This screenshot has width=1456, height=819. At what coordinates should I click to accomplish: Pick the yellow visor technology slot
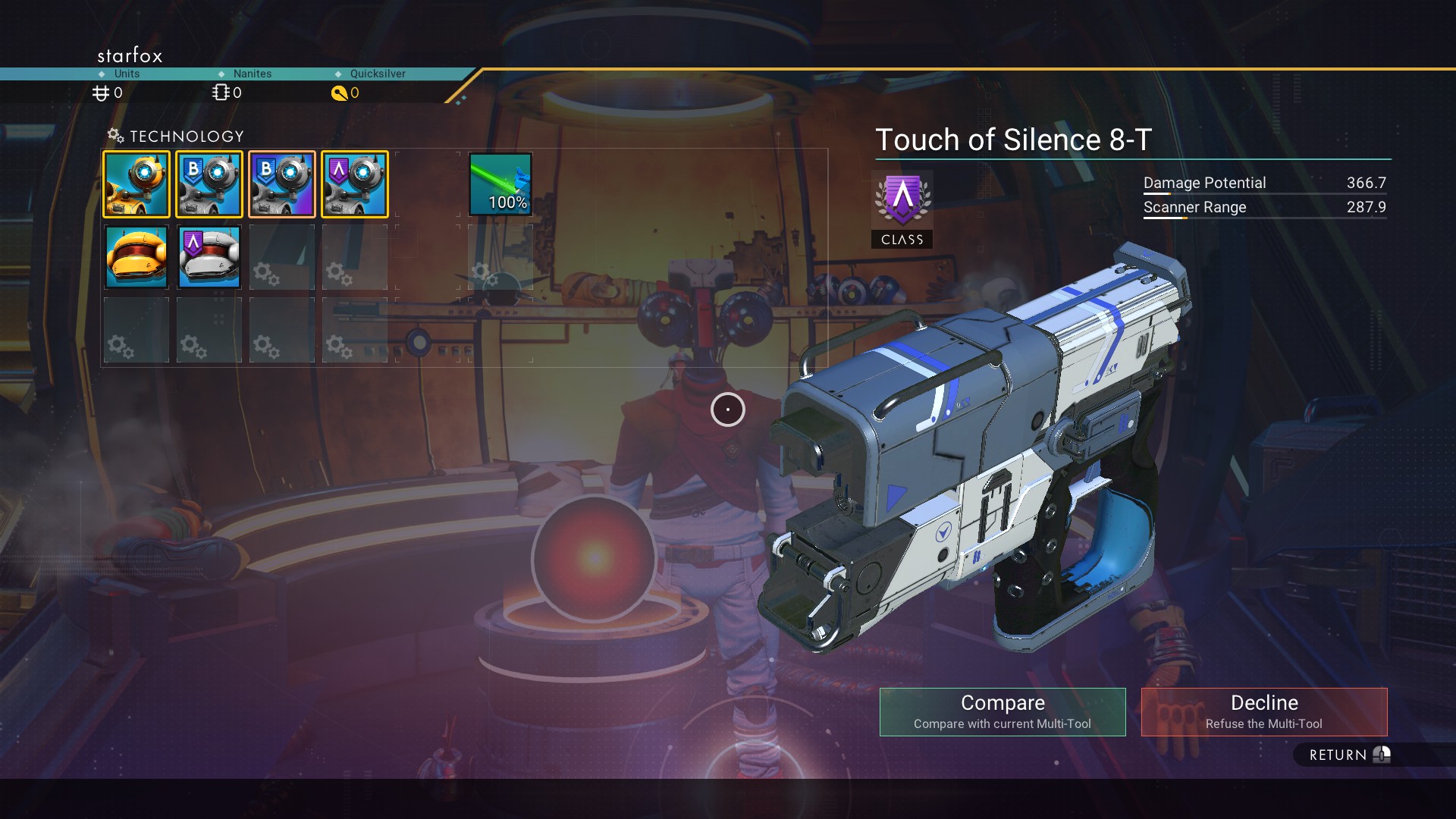tap(136, 257)
